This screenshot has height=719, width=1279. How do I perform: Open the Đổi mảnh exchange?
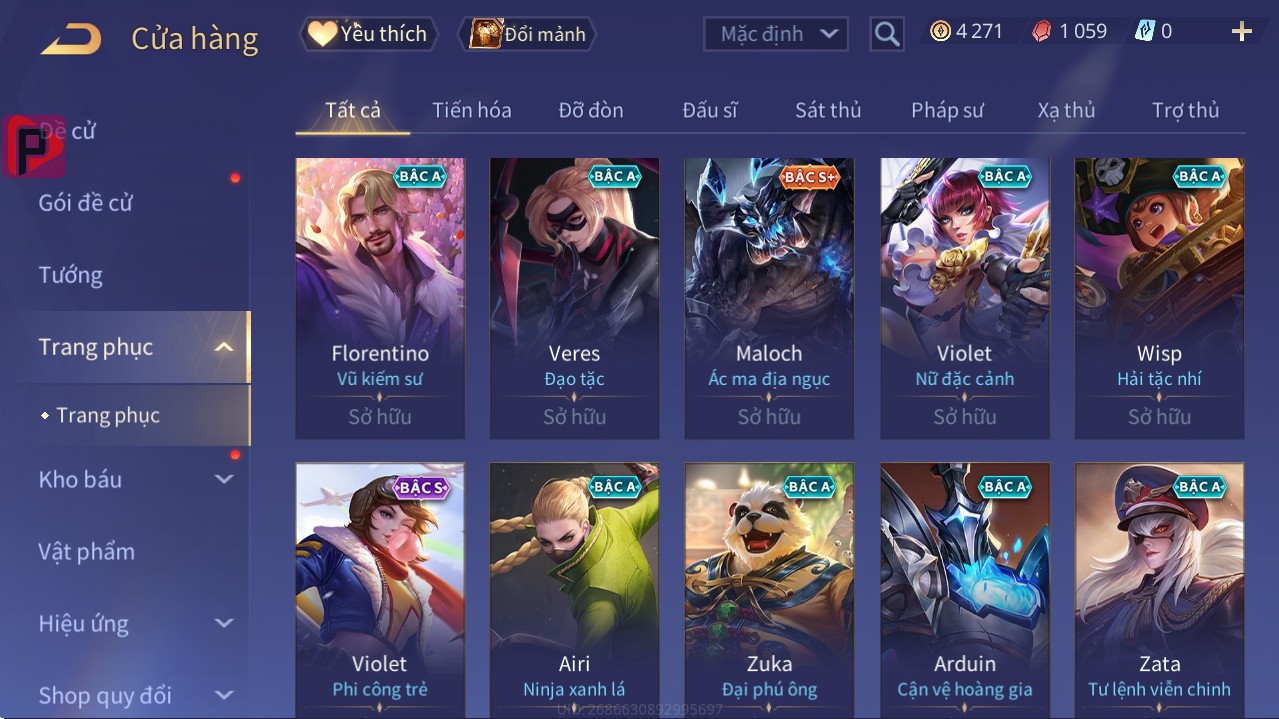pyautogui.click(x=528, y=34)
